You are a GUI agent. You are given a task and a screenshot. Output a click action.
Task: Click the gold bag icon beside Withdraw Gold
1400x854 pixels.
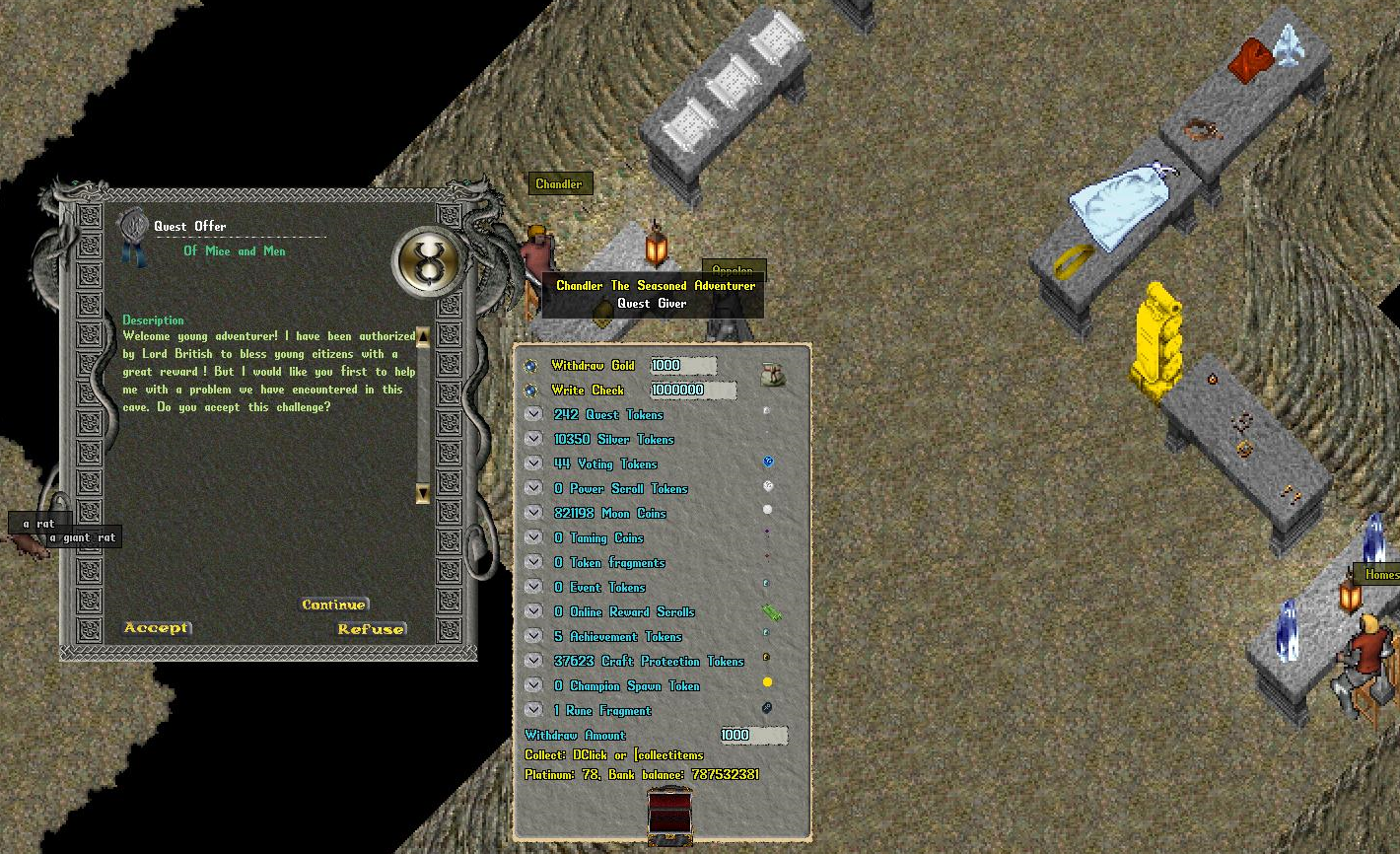point(773,374)
